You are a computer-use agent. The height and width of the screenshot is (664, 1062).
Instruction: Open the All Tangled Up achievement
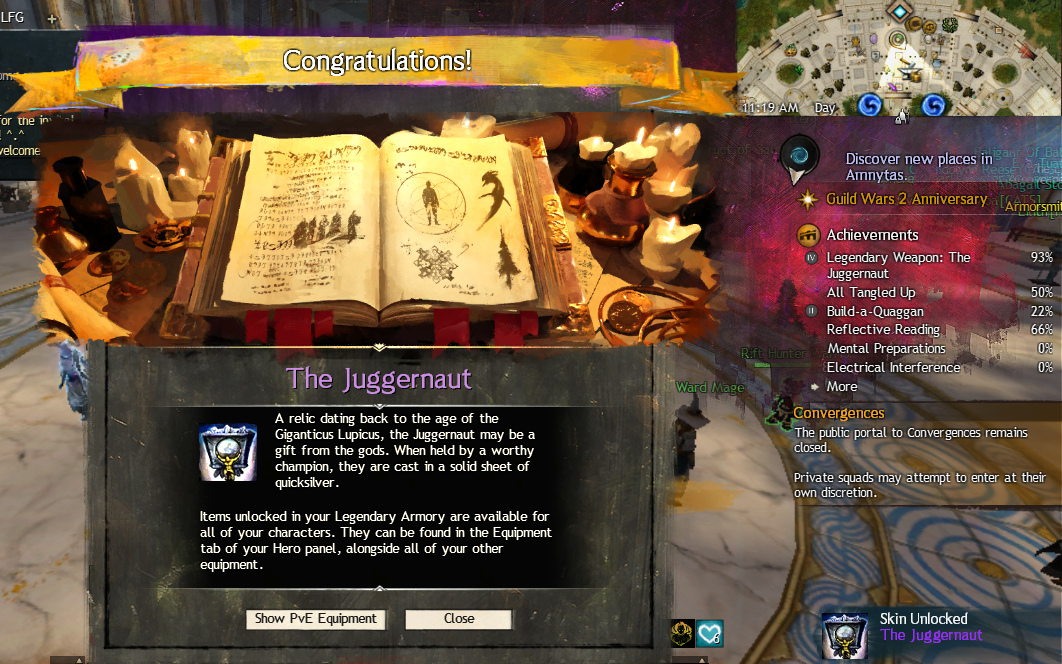pyautogui.click(x=870, y=293)
